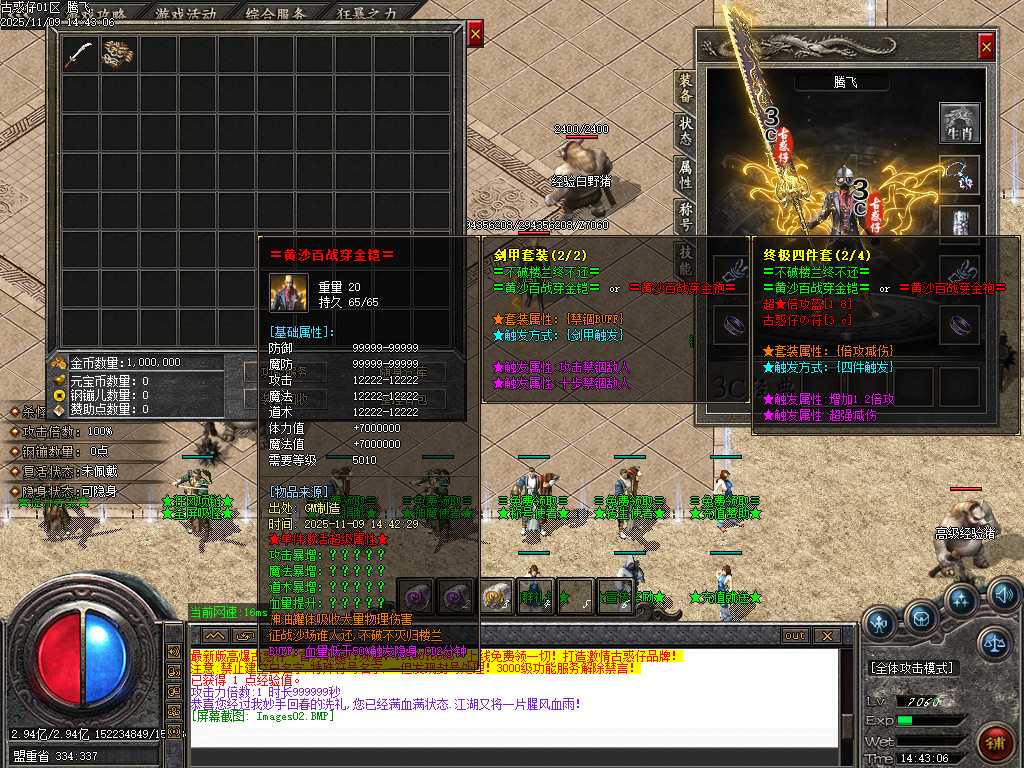Close the chat panel with its X

(826, 635)
